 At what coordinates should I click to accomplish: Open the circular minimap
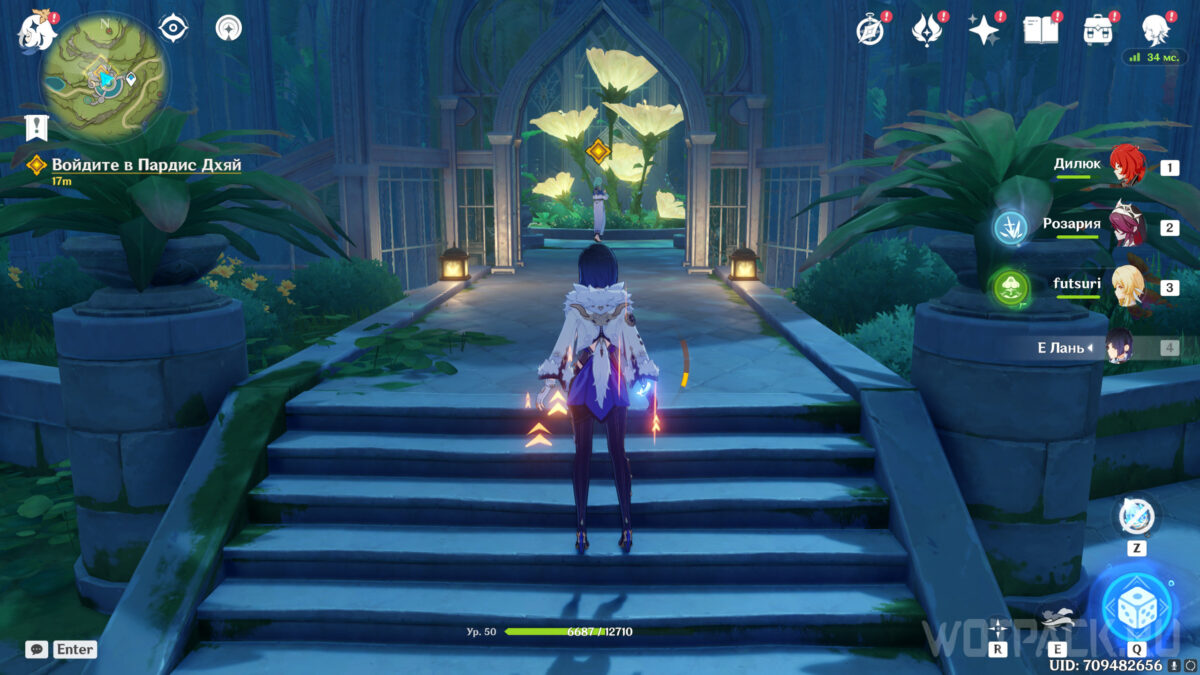click(104, 77)
